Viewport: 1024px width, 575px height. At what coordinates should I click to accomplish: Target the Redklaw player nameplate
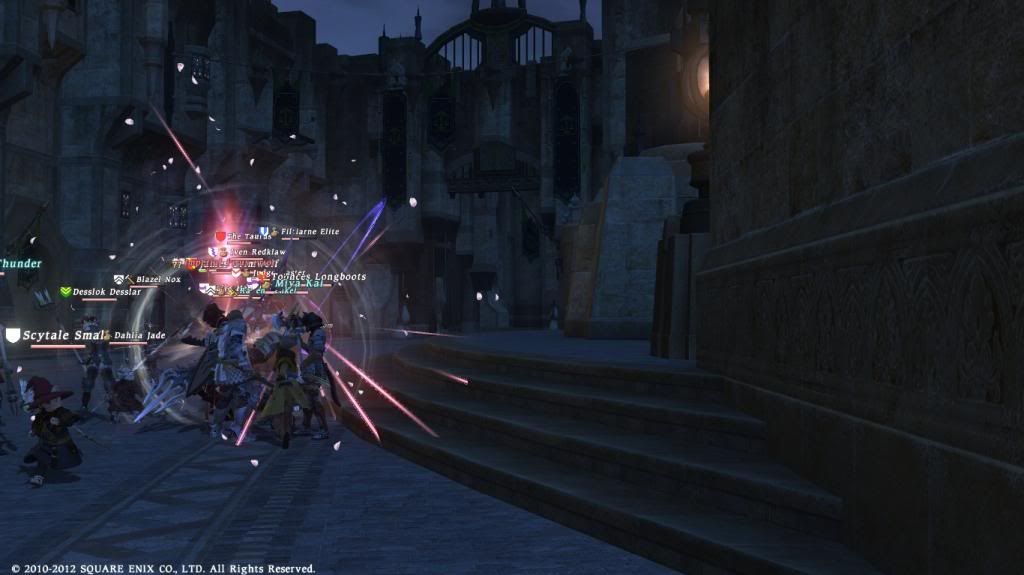pyautogui.click(x=261, y=251)
